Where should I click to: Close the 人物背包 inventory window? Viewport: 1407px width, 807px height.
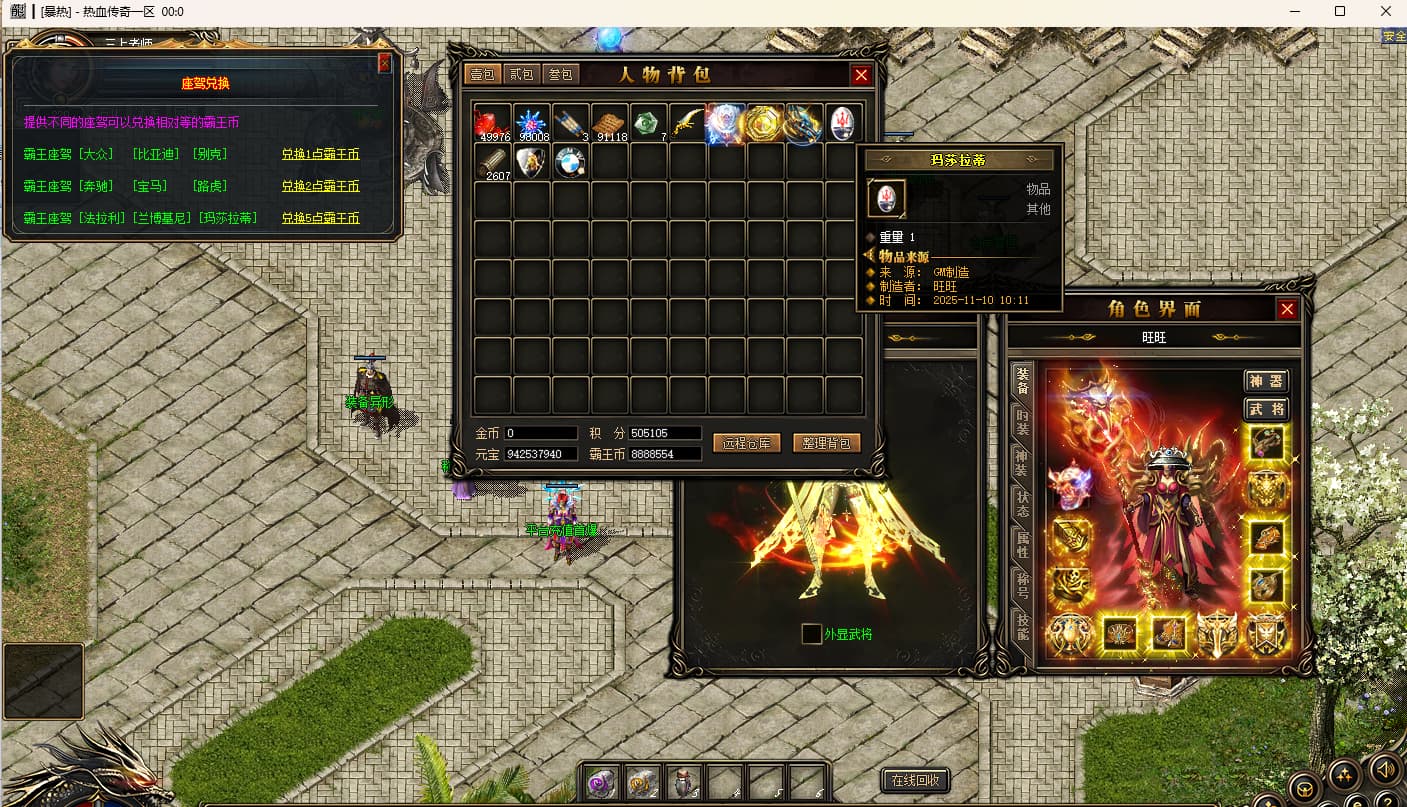(x=861, y=75)
